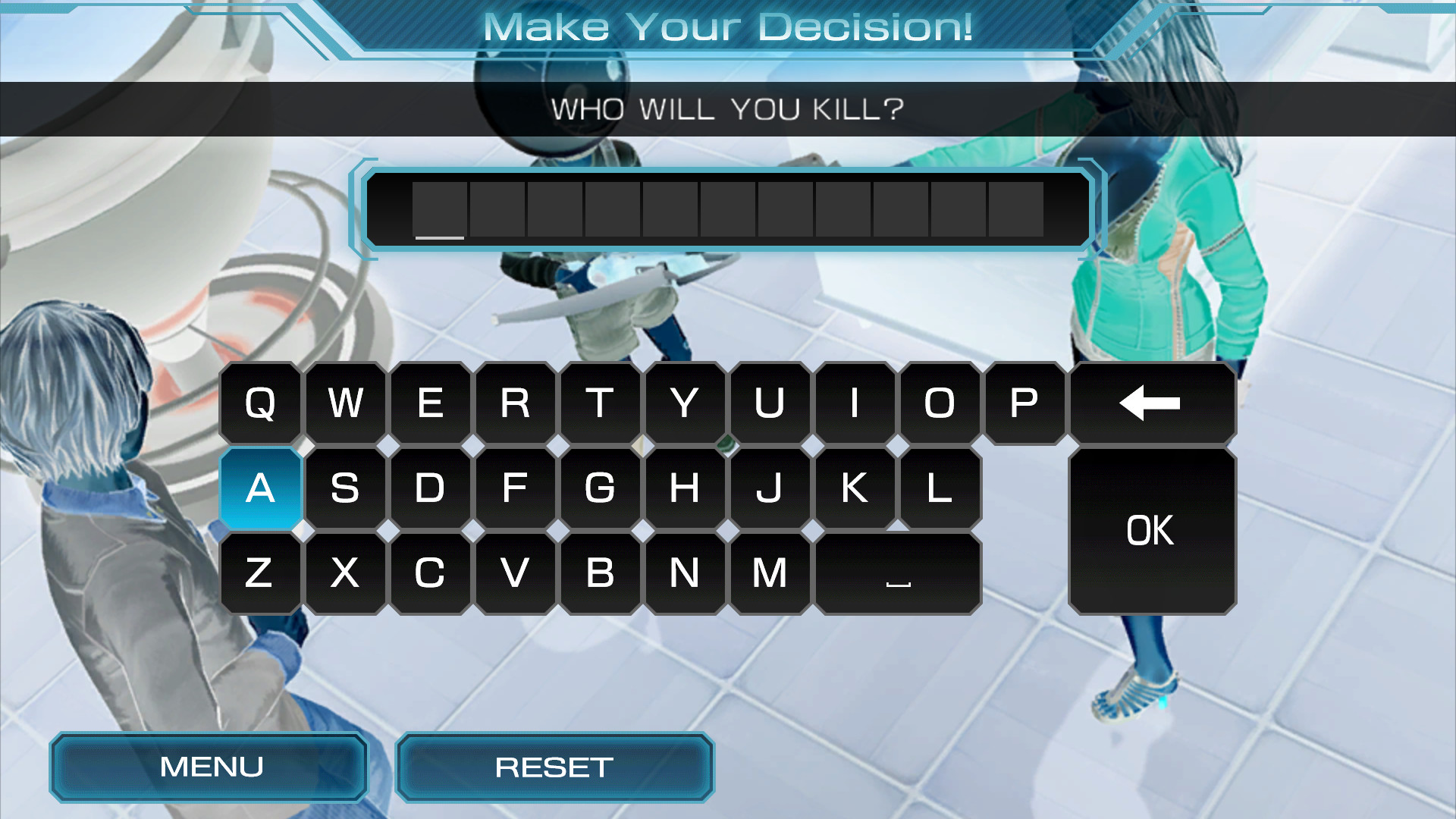Screen dimensions: 1456x819
Task: Click the highlighted A key
Action: pyautogui.click(x=260, y=488)
